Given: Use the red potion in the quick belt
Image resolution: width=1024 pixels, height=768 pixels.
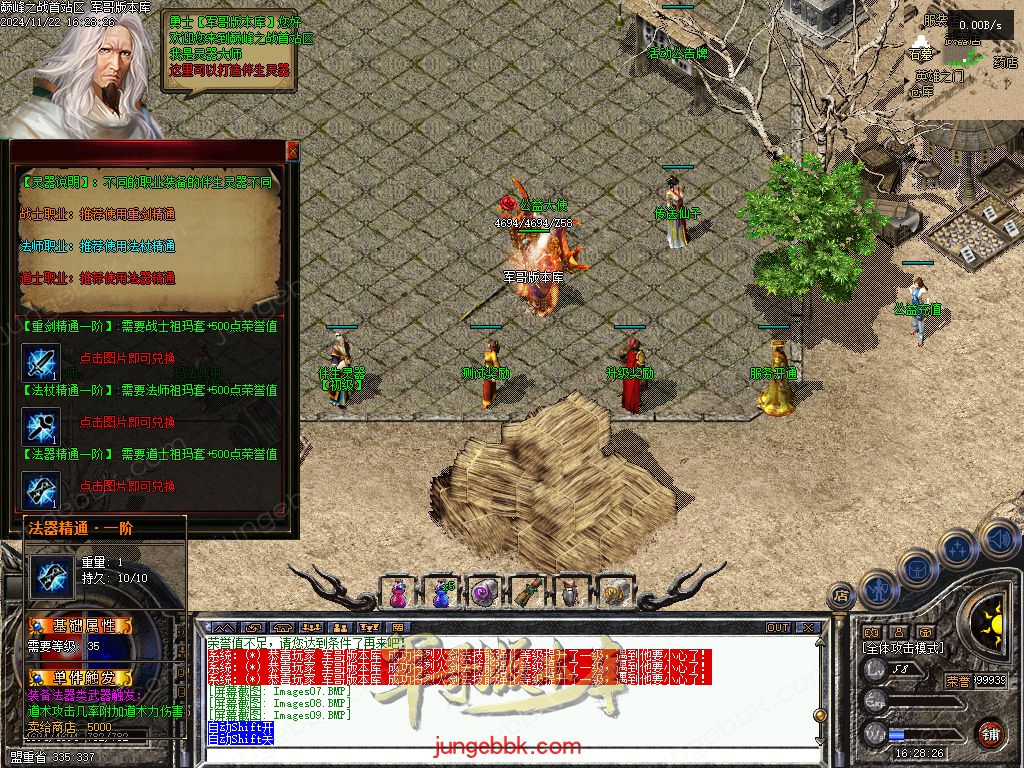Looking at the screenshot, I should 398,593.
